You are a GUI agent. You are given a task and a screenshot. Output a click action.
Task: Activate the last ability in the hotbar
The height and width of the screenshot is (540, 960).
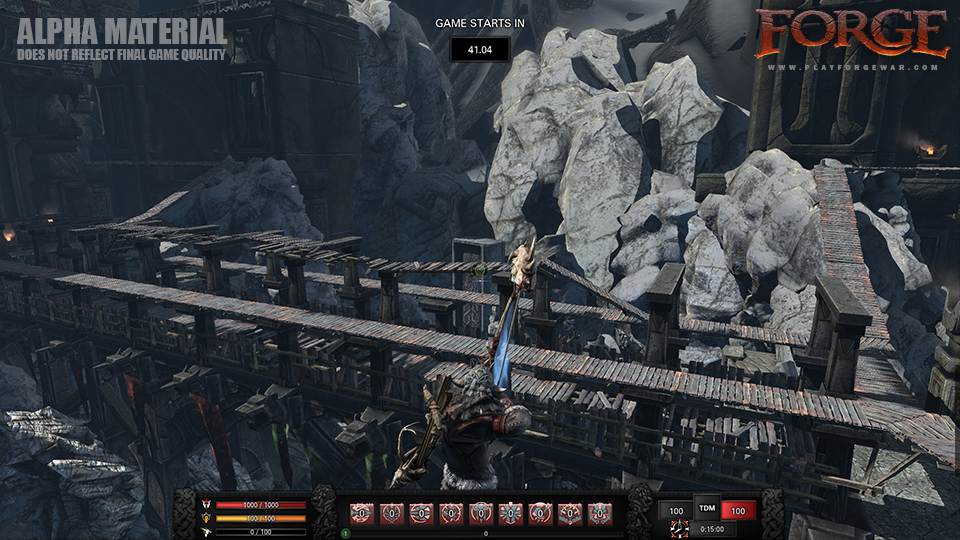(600, 512)
